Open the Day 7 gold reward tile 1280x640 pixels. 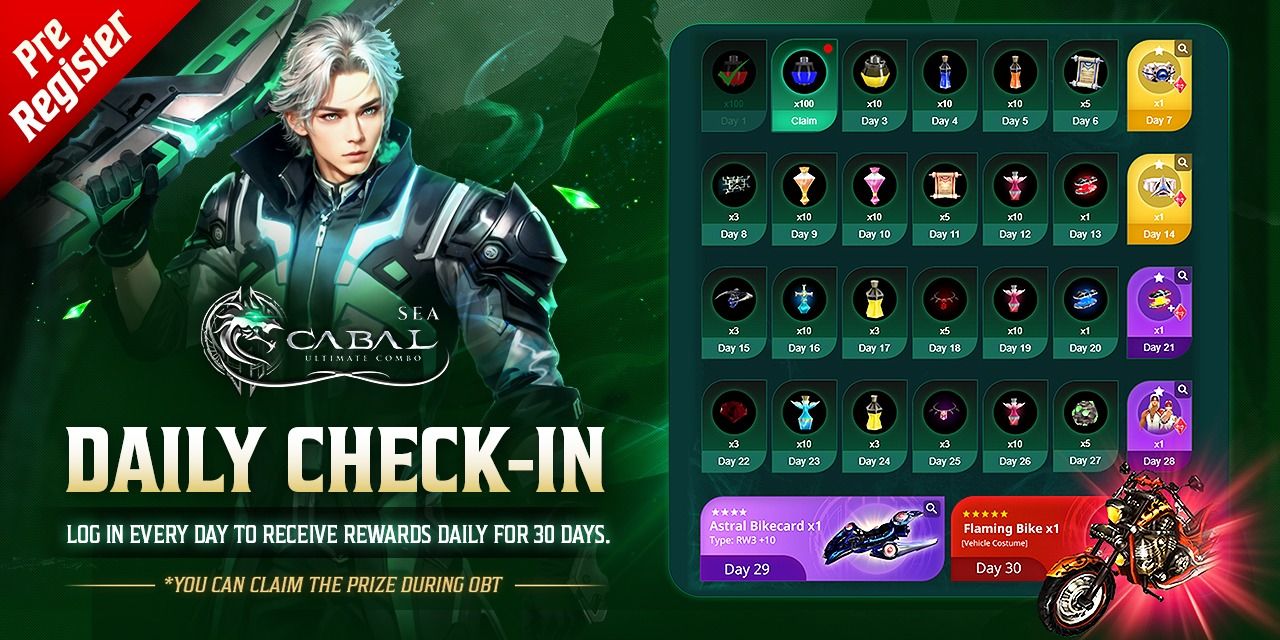pyautogui.click(x=1157, y=87)
